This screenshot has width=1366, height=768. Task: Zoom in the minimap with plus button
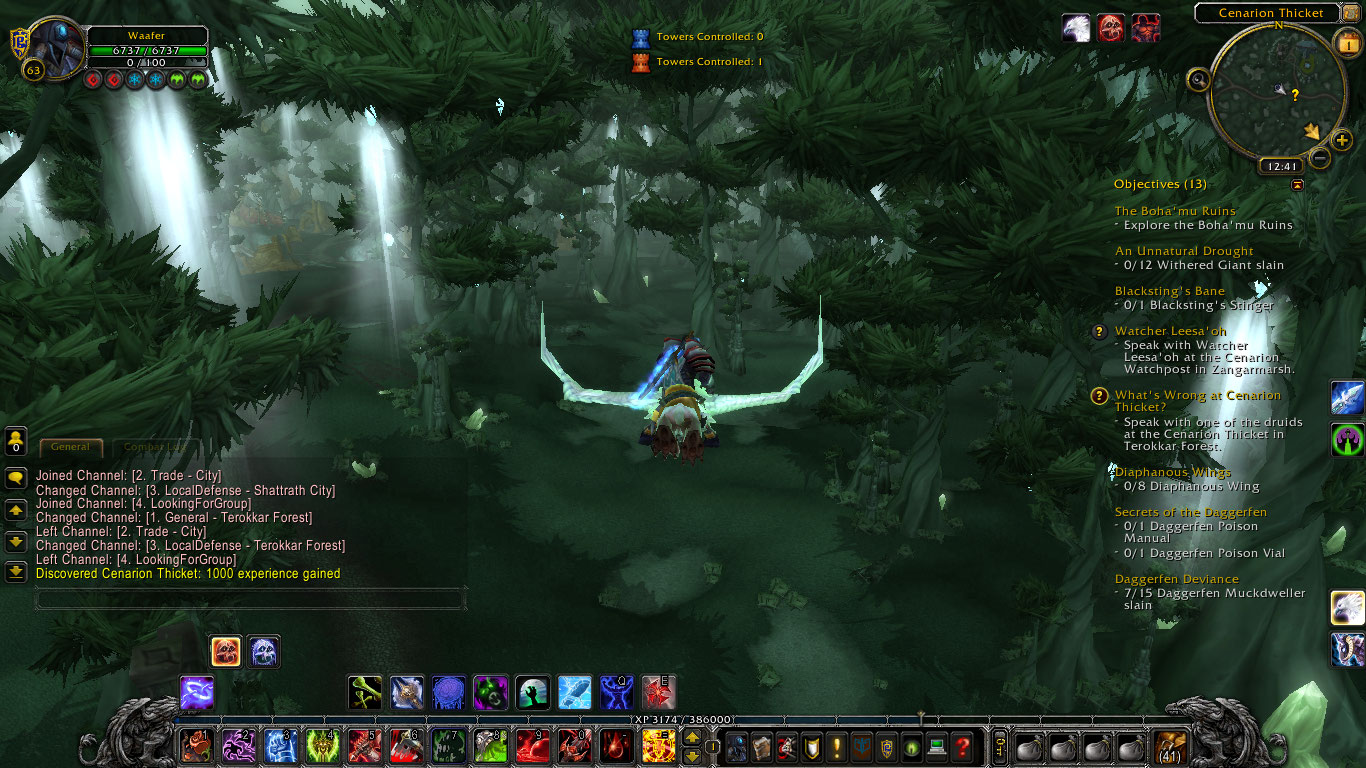coord(1342,140)
